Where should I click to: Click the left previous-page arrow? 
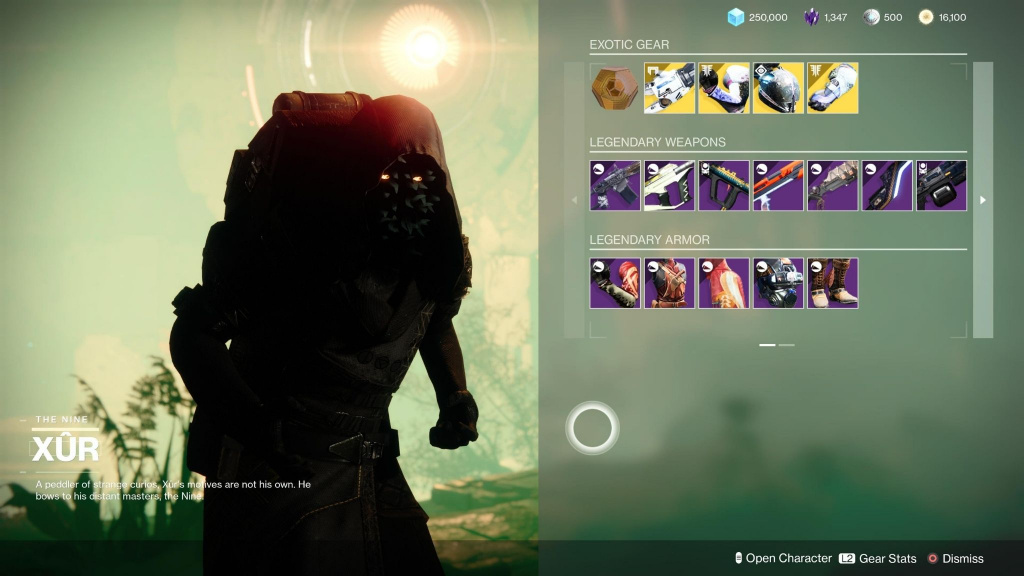(574, 200)
